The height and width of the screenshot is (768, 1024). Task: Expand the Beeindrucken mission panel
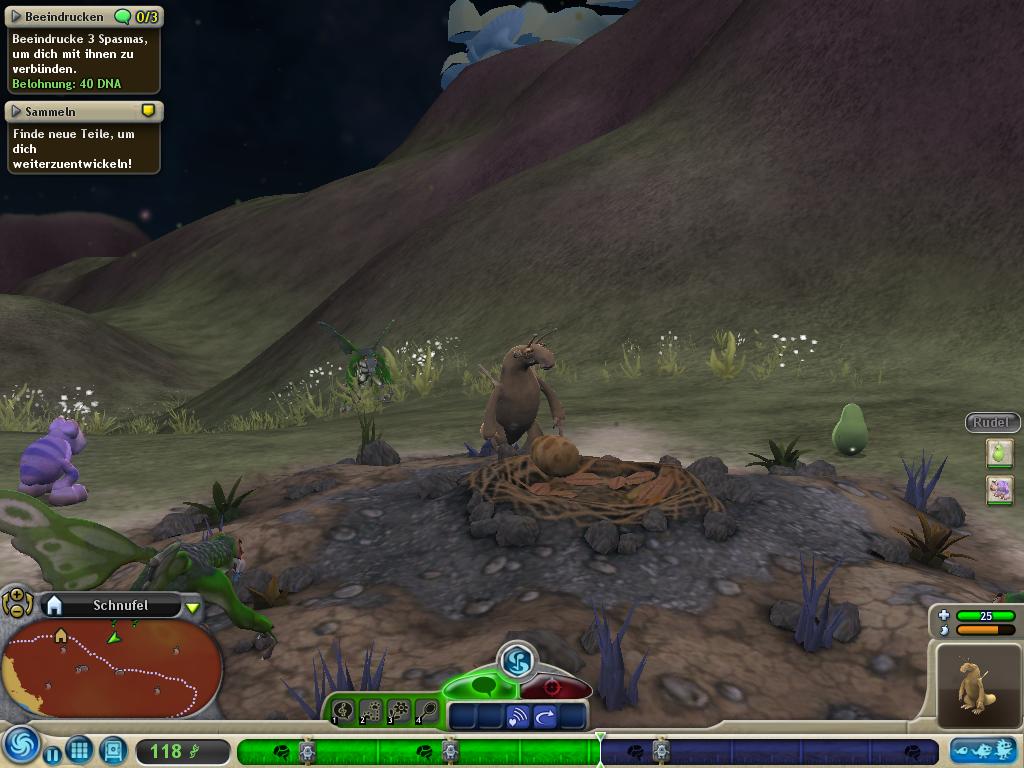point(16,17)
